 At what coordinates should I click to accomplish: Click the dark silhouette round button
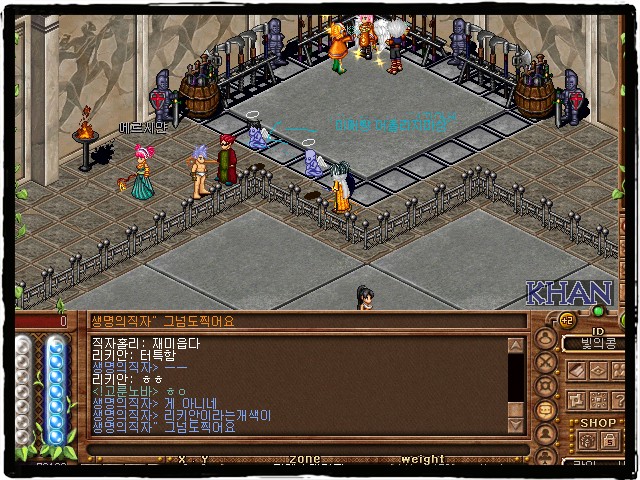(x=546, y=434)
